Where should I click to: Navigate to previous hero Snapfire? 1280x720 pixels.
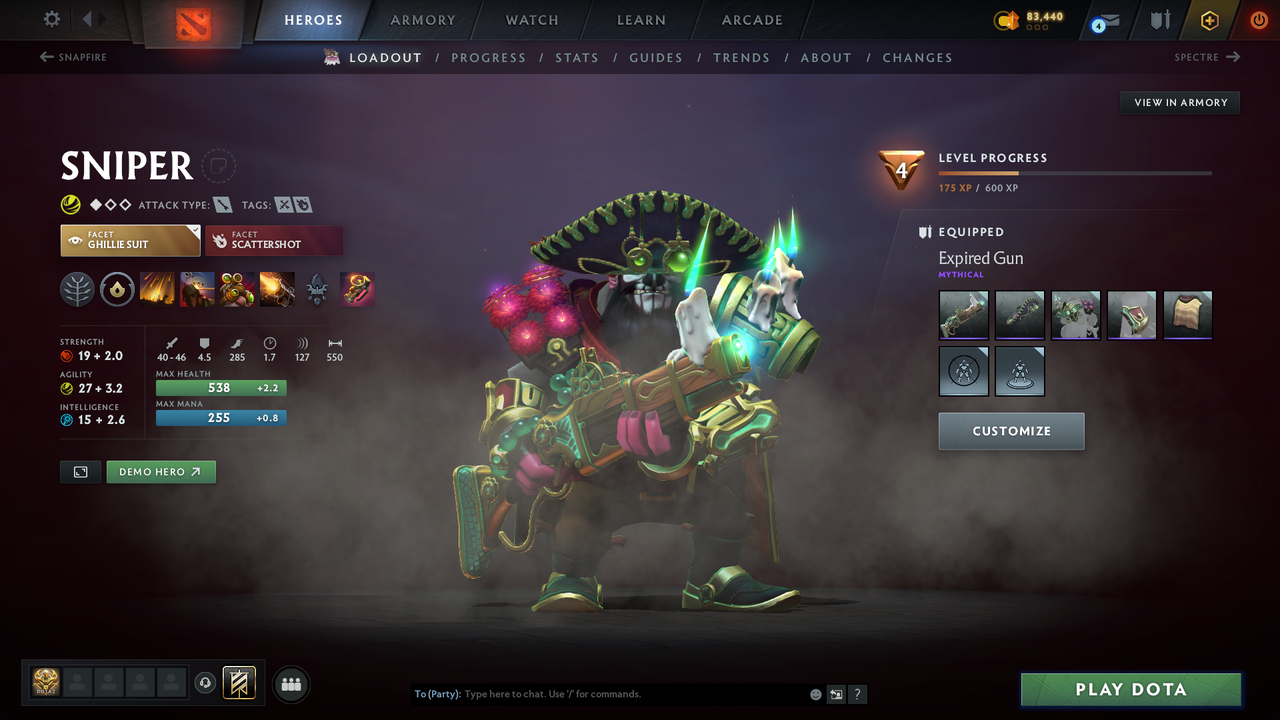[72, 57]
